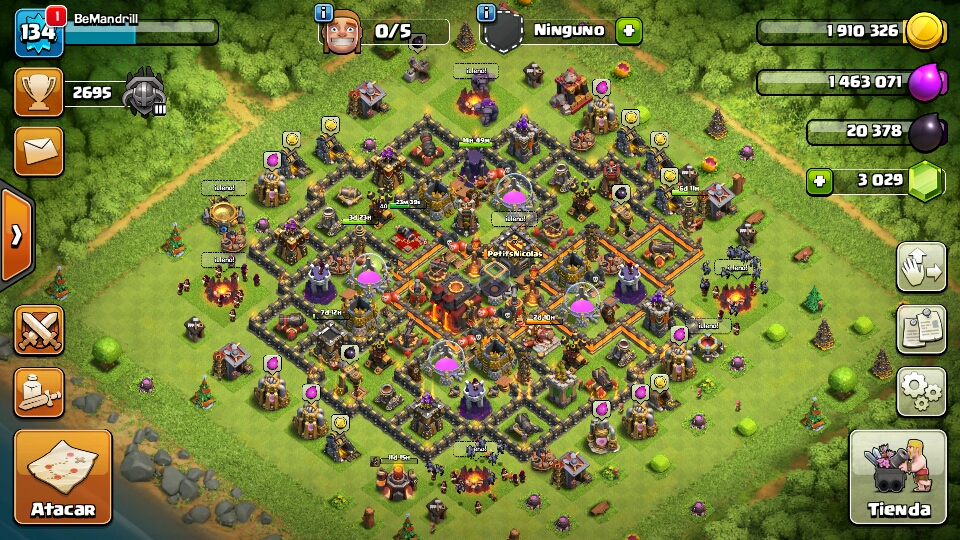Show builder info with the i icon

tap(324, 13)
